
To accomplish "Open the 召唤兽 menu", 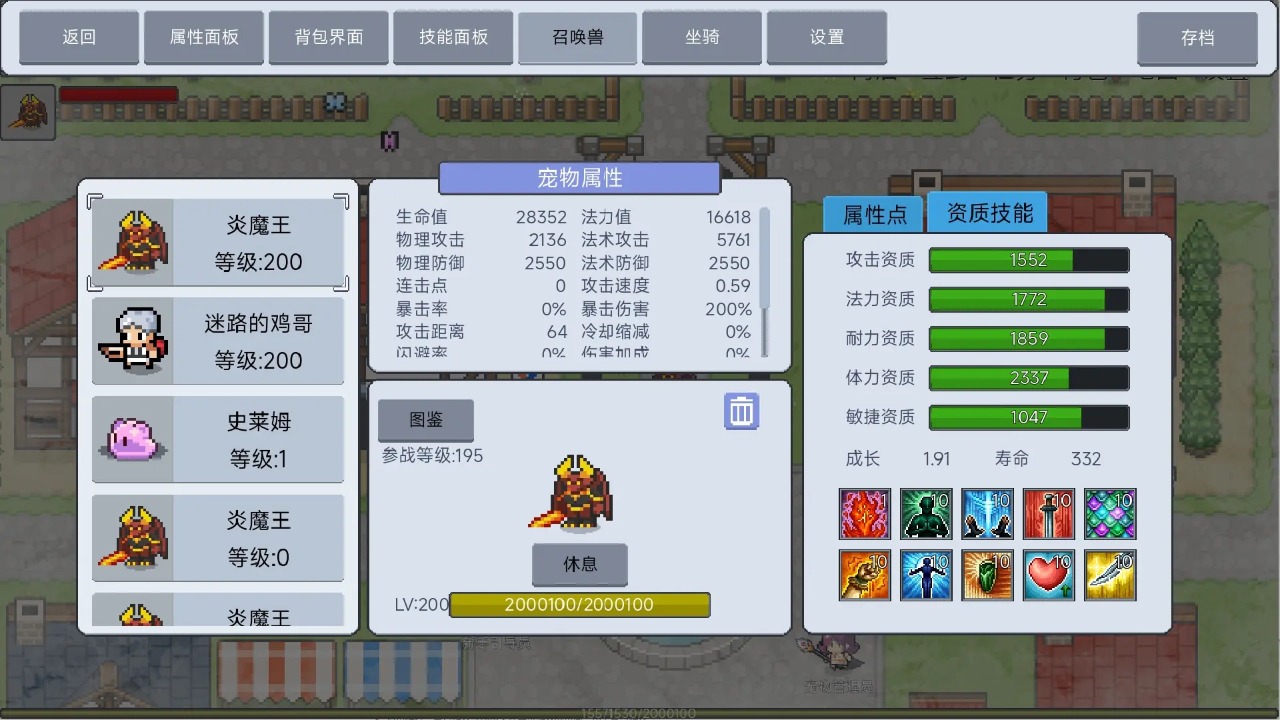I will pos(577,37).
